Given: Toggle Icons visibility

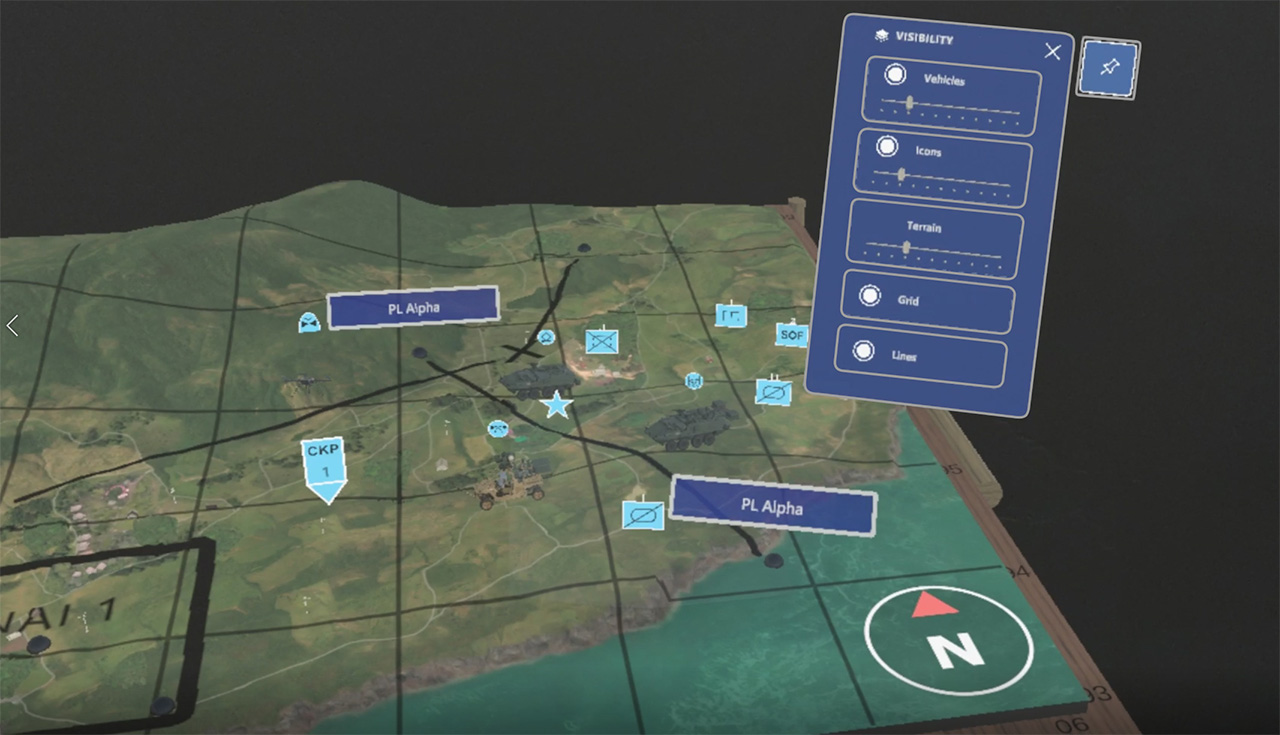Looking at the screenshot, I should 888,145.
